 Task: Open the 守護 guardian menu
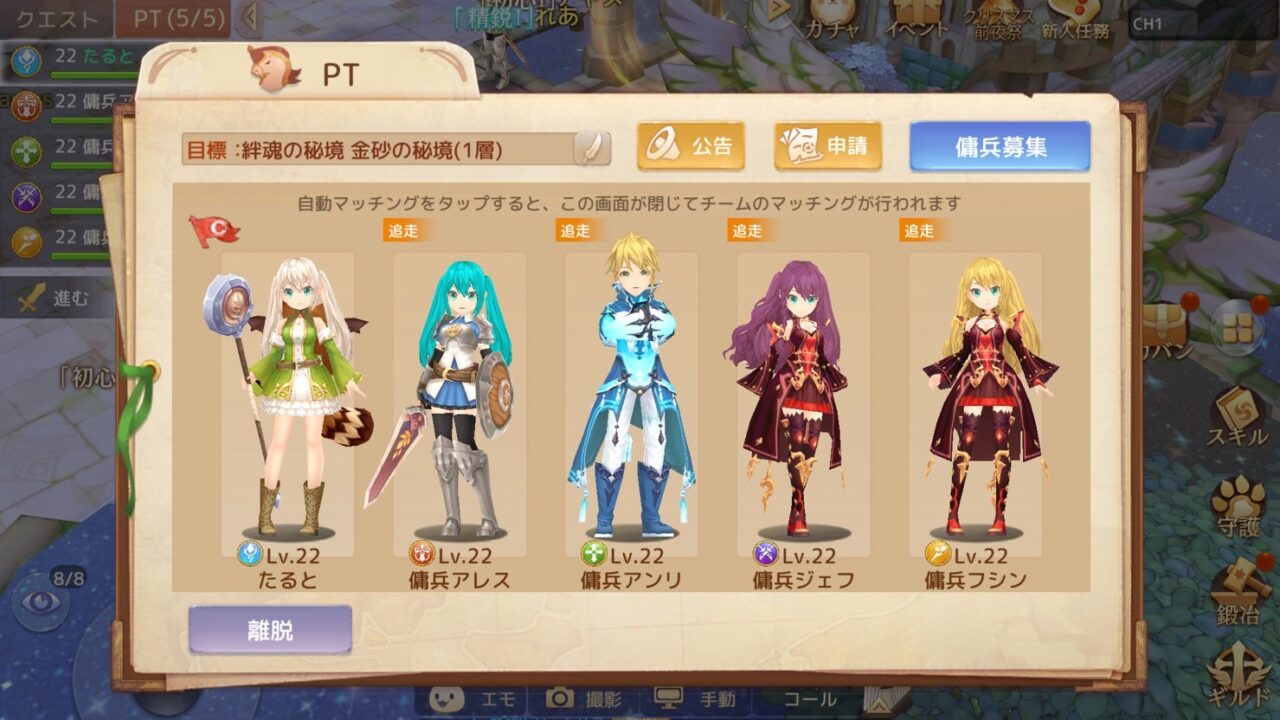[x=1239, y=505]
